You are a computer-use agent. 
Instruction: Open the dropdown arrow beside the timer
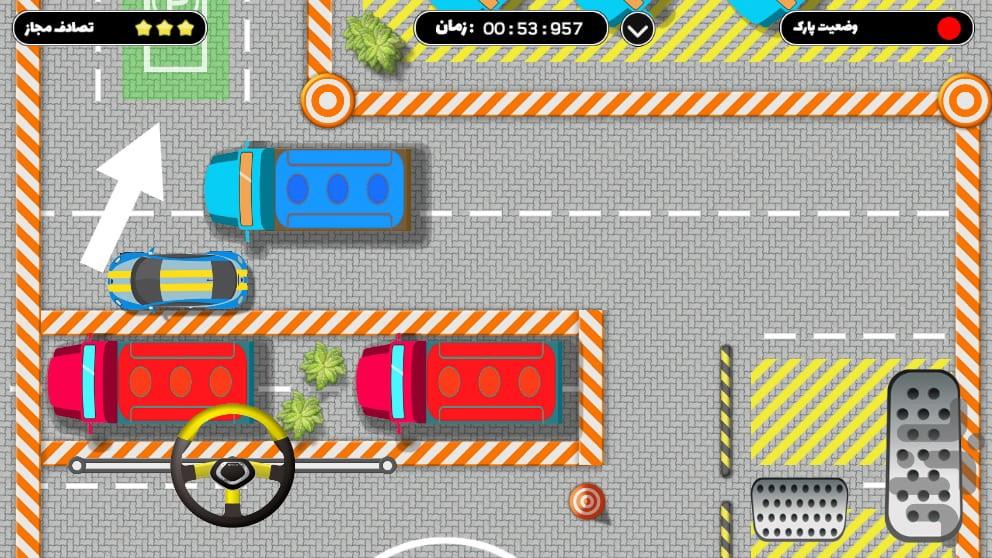point(638,28)
